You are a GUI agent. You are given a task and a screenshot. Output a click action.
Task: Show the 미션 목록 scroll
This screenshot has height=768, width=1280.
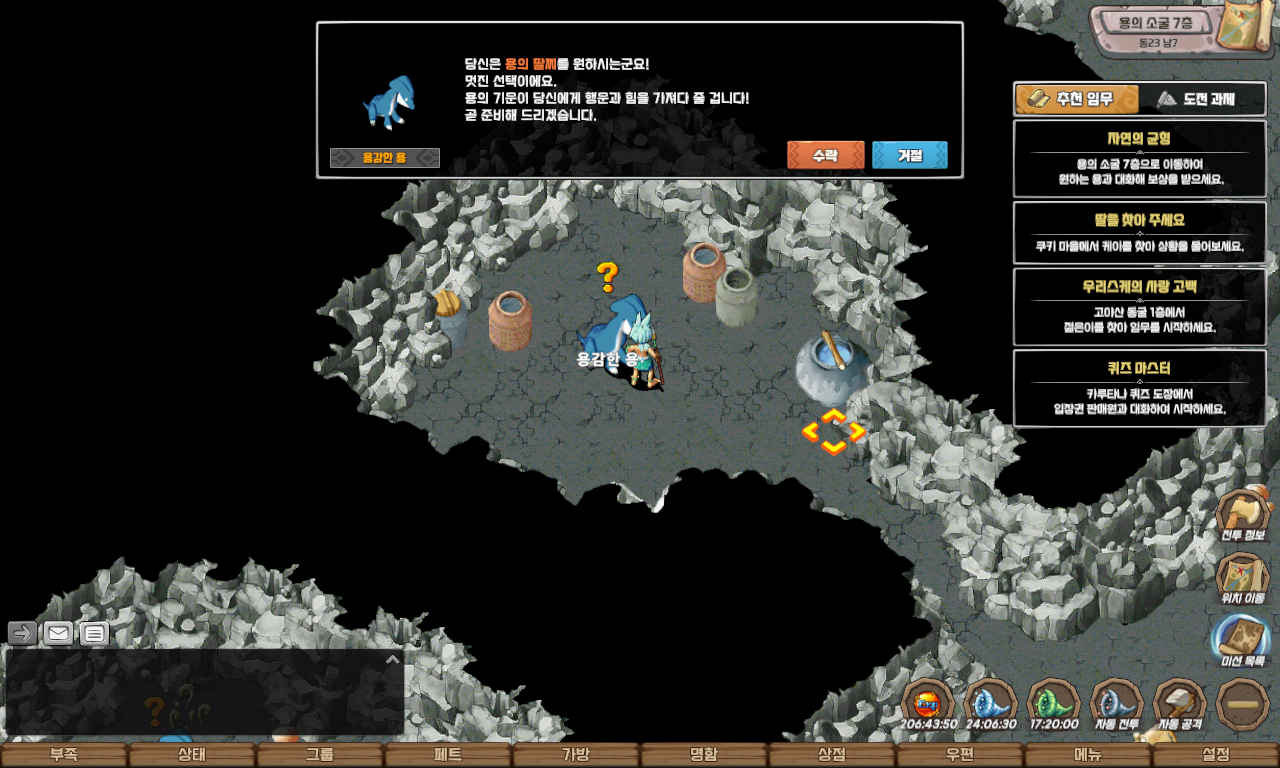pos(1242,640)
